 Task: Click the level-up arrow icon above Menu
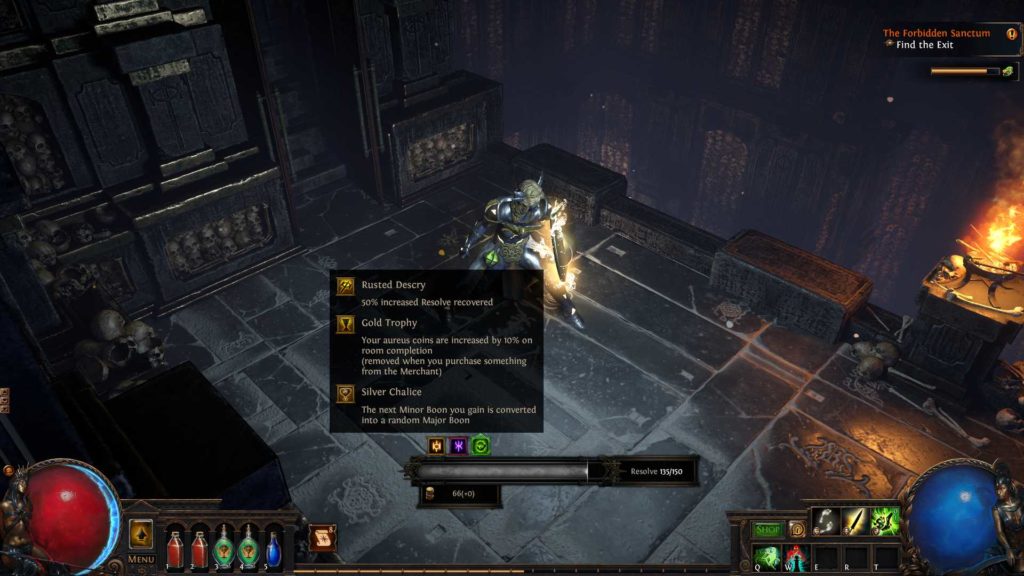coord(141,533)
